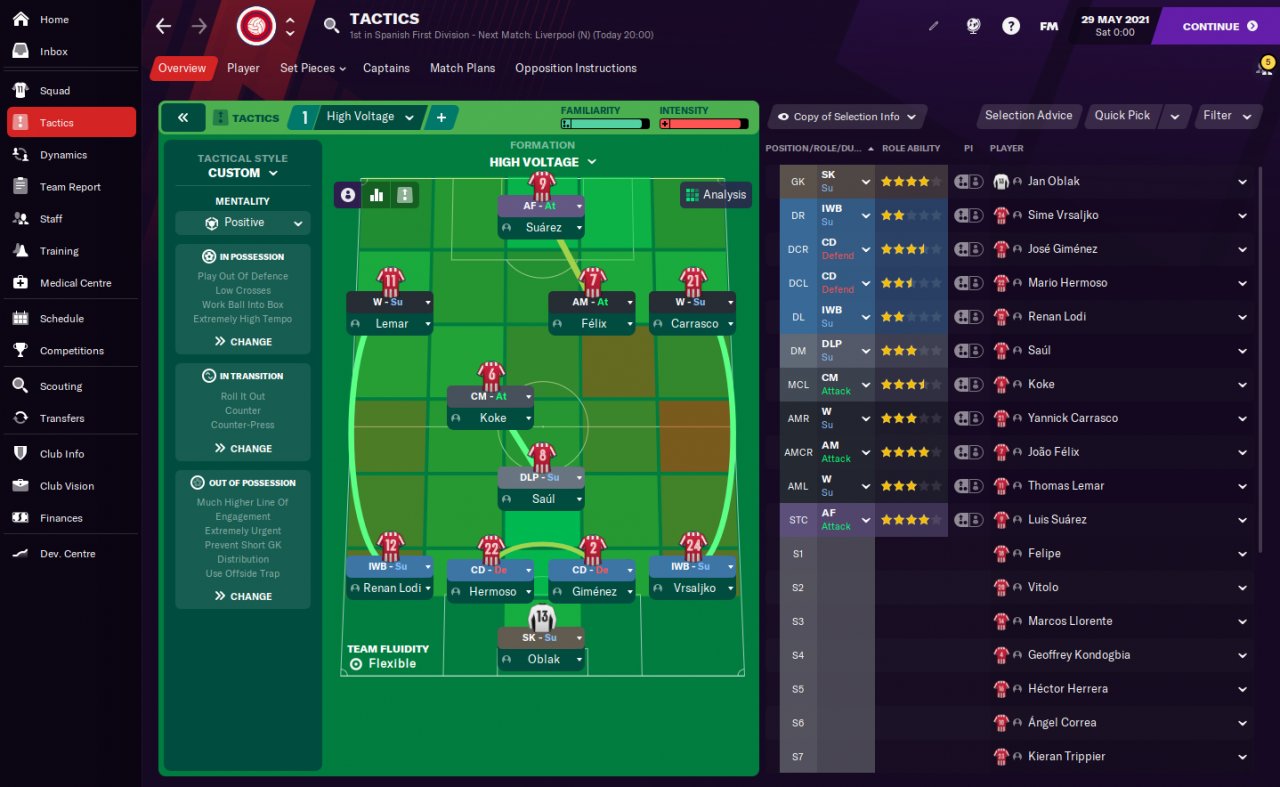The image size is (1280, 787).
Task: Open the Transfers page
Action: 62,418
